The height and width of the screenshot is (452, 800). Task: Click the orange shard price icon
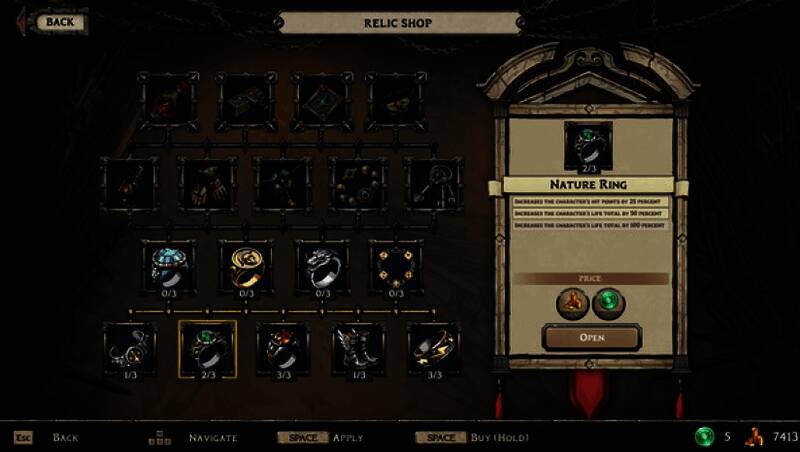(573, 302)
